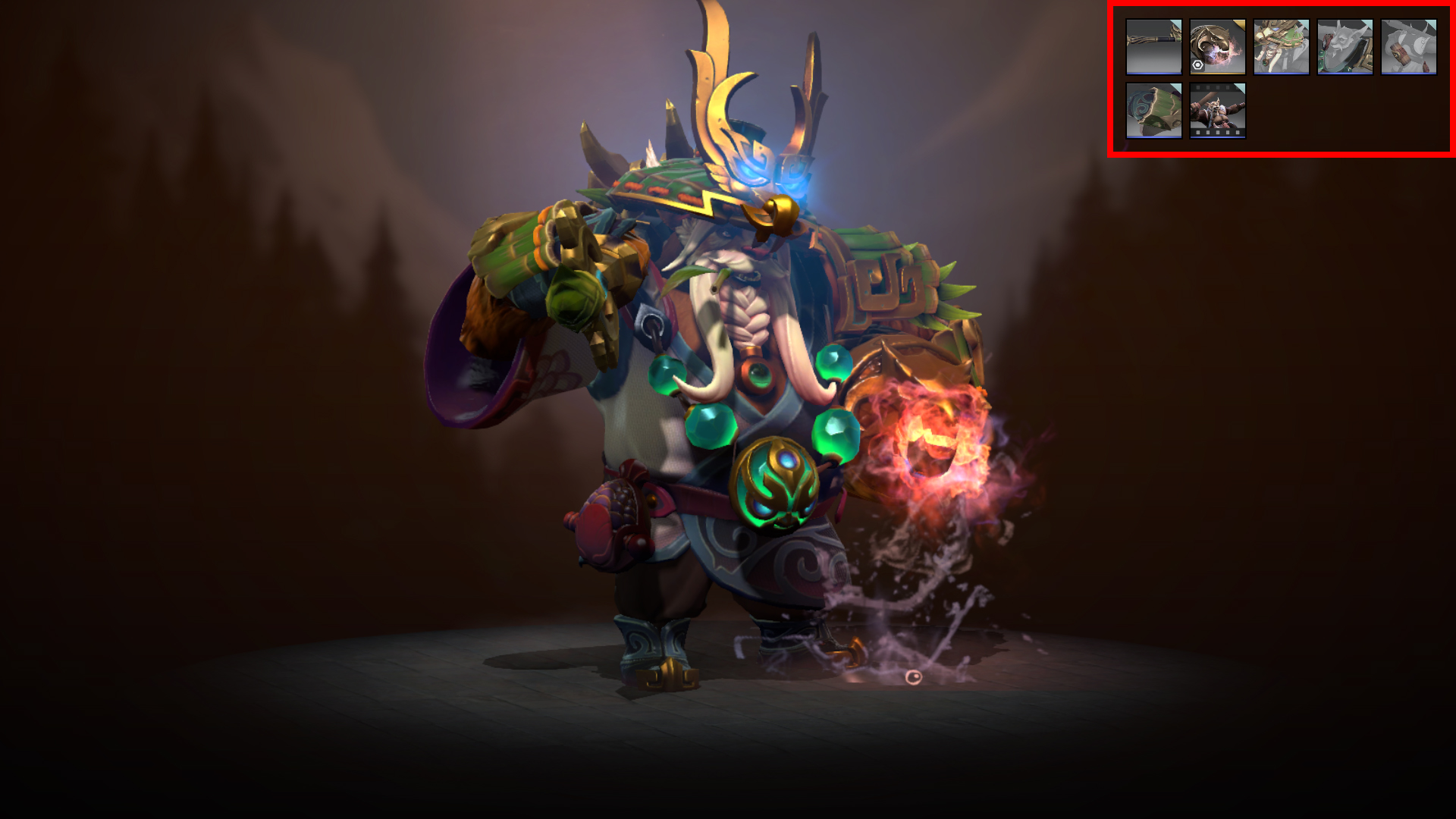Open the tusked armor shoulder item slot

click(x=1345, y=47)
